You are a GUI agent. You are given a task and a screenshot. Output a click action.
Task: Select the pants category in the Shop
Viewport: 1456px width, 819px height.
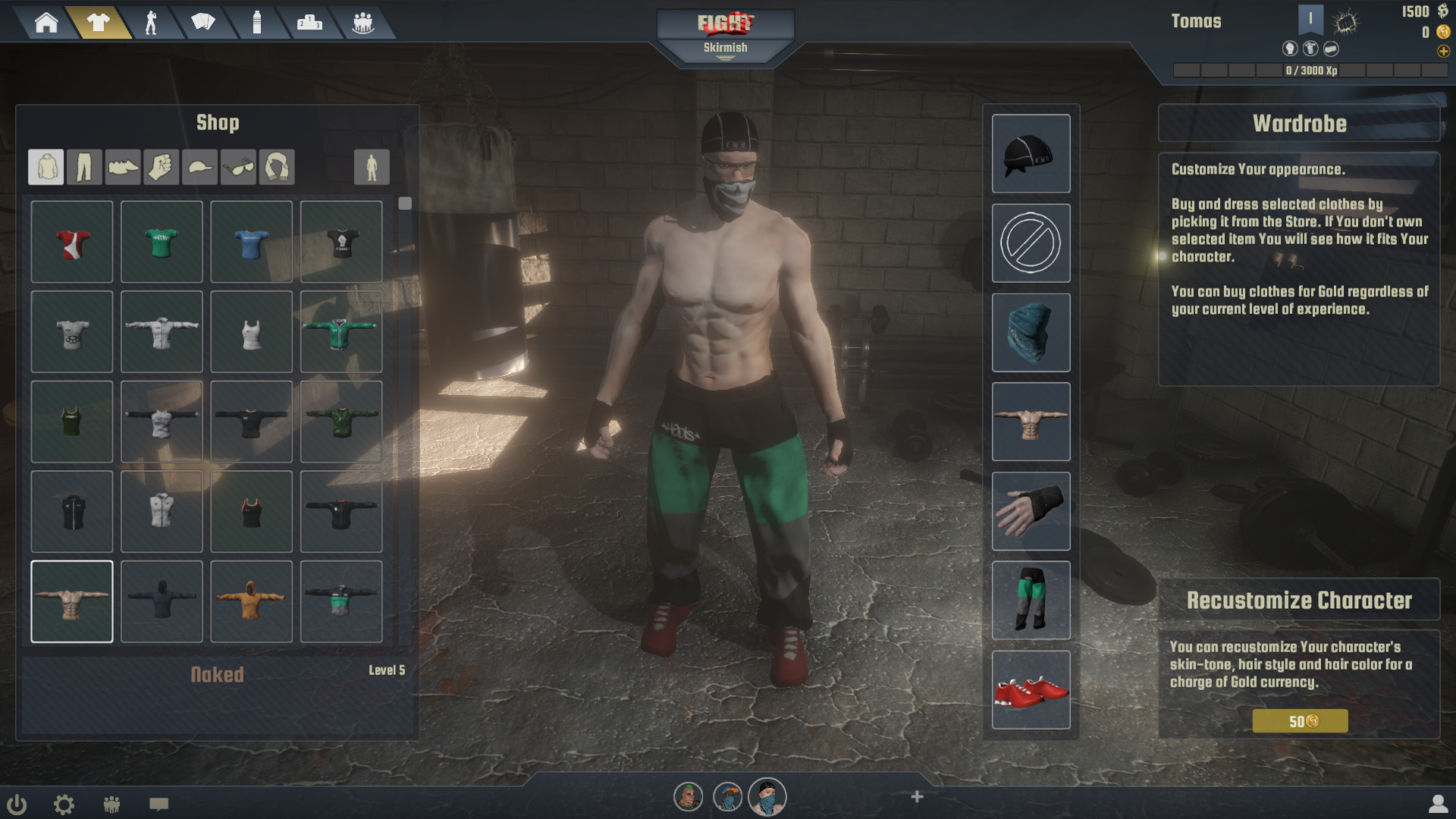point(84,167)
